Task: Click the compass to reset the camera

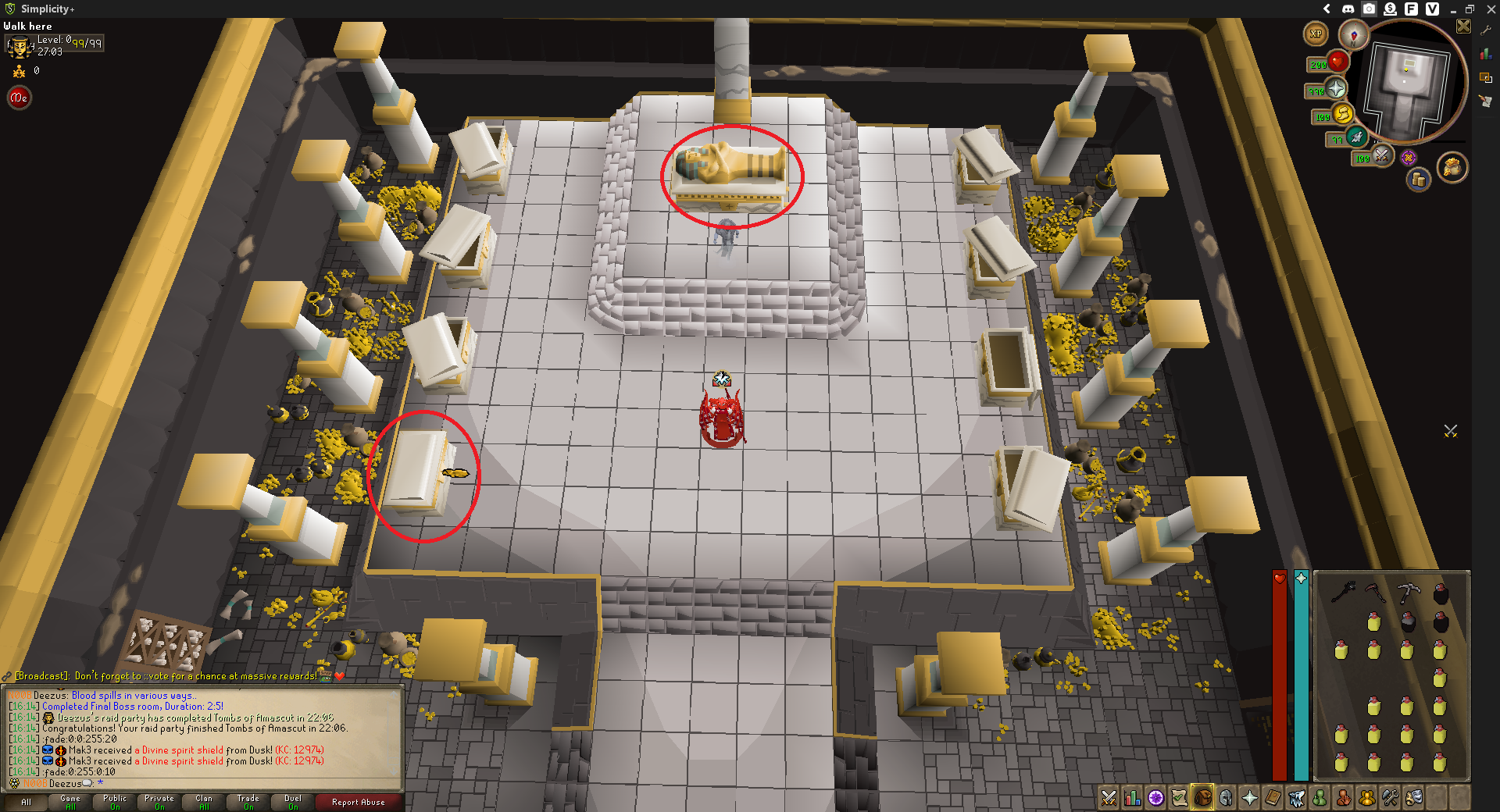Action: click(x=1354, y=35)
